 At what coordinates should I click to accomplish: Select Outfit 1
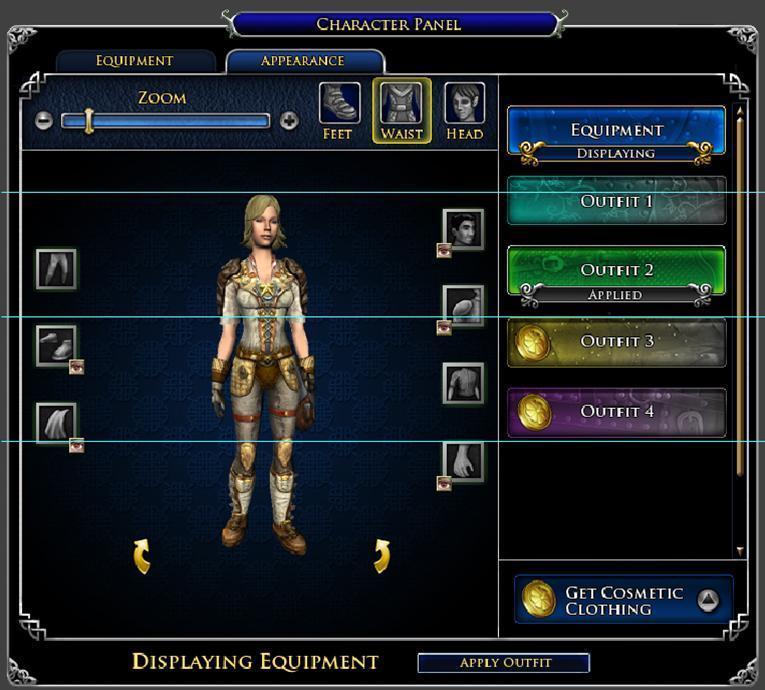point(616,201)
